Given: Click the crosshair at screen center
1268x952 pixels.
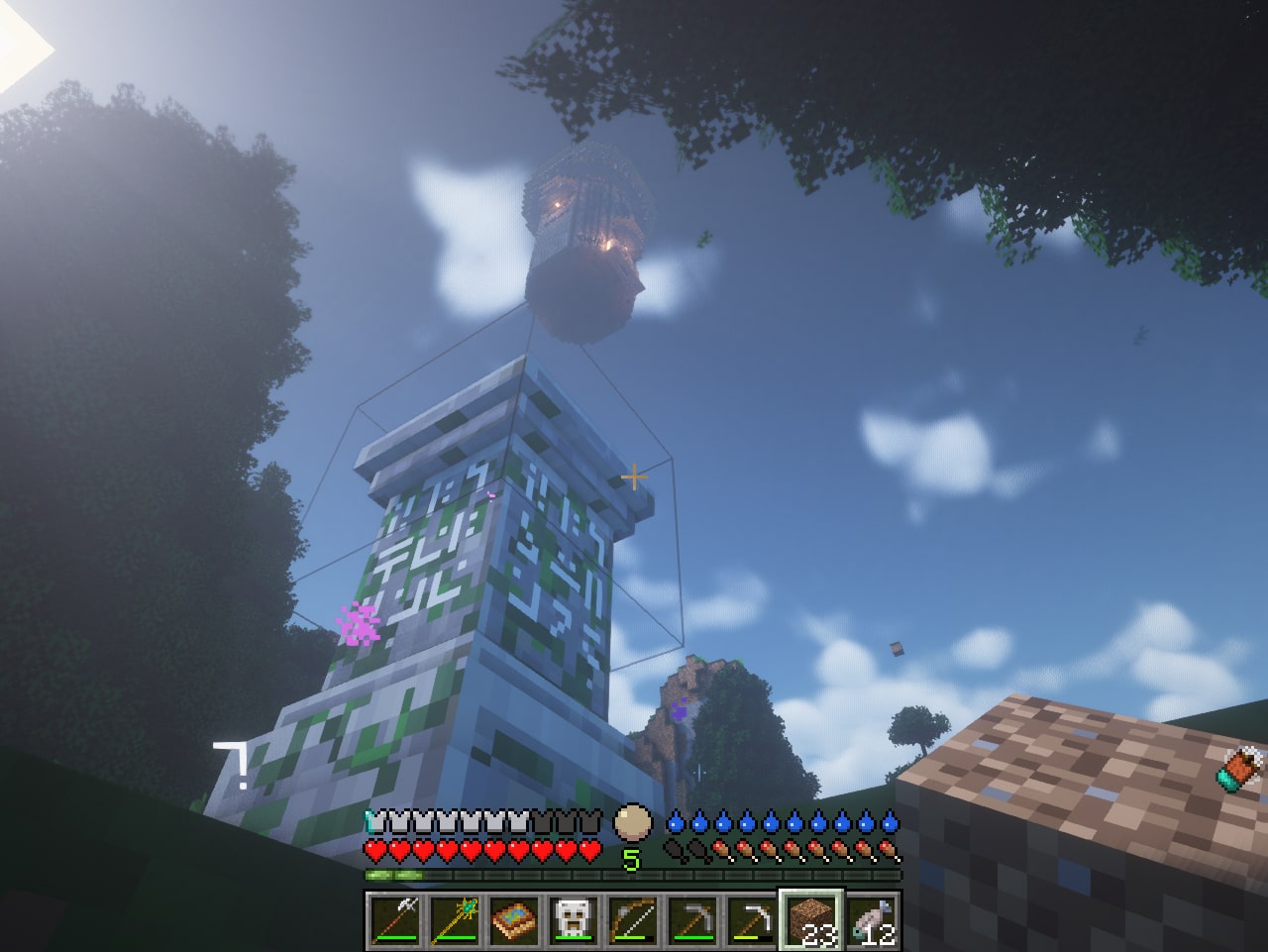Looking at the screenshot, I should (x=634, y=476).
